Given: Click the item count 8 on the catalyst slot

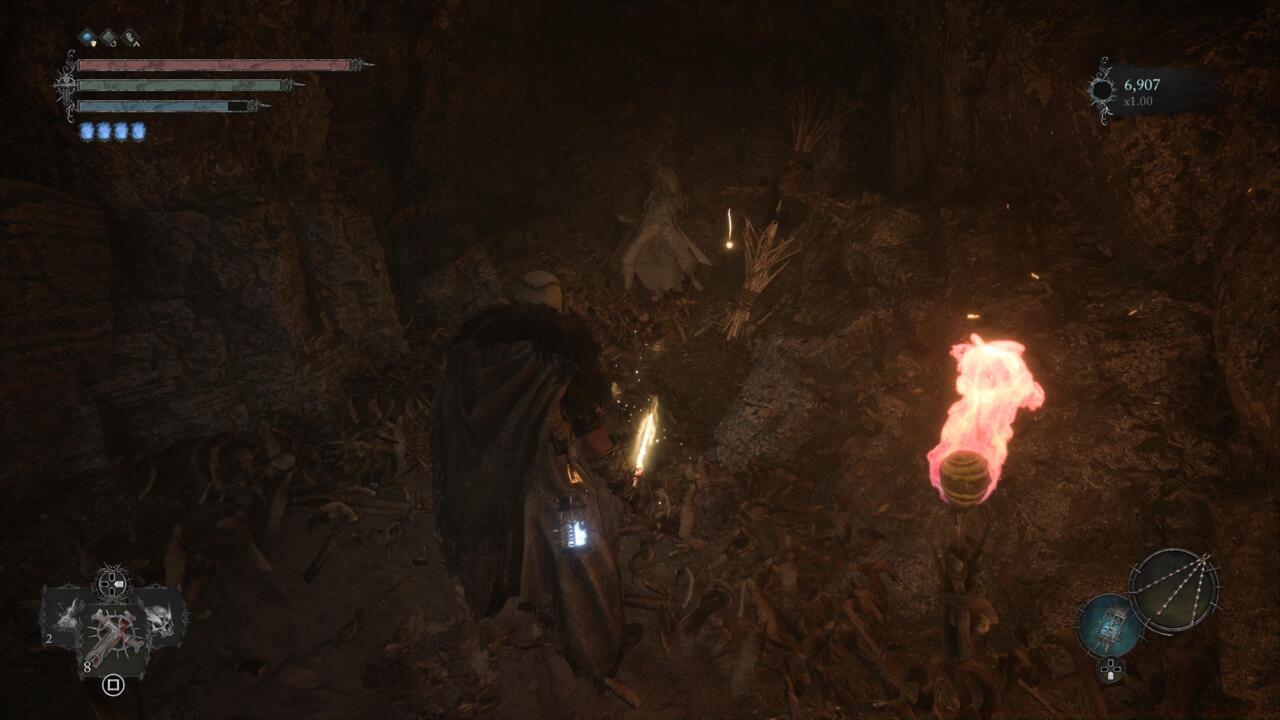Looking at the screenshot, I should pos(87,666).
